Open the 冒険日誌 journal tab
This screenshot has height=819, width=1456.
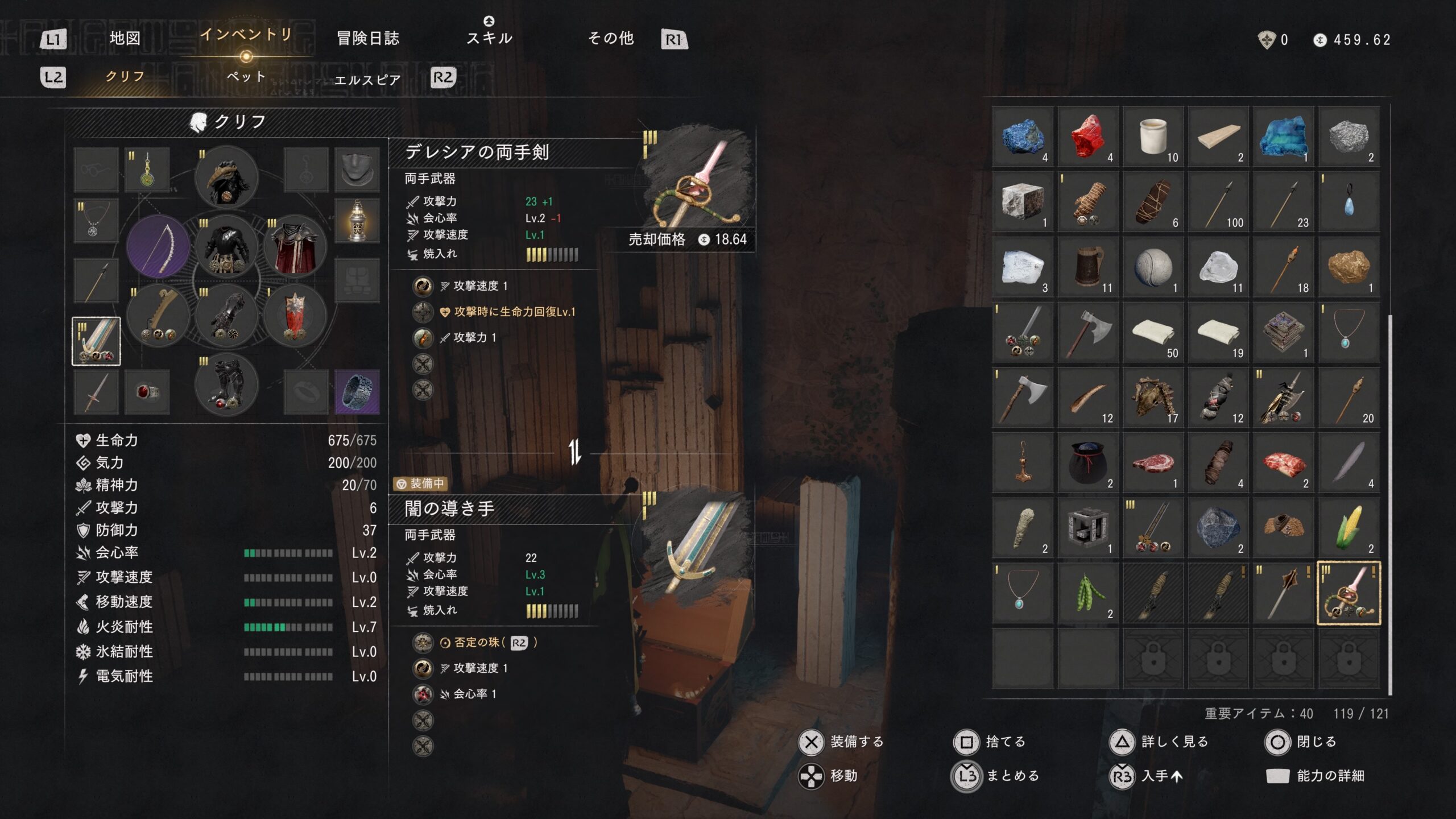coord(368,38)
